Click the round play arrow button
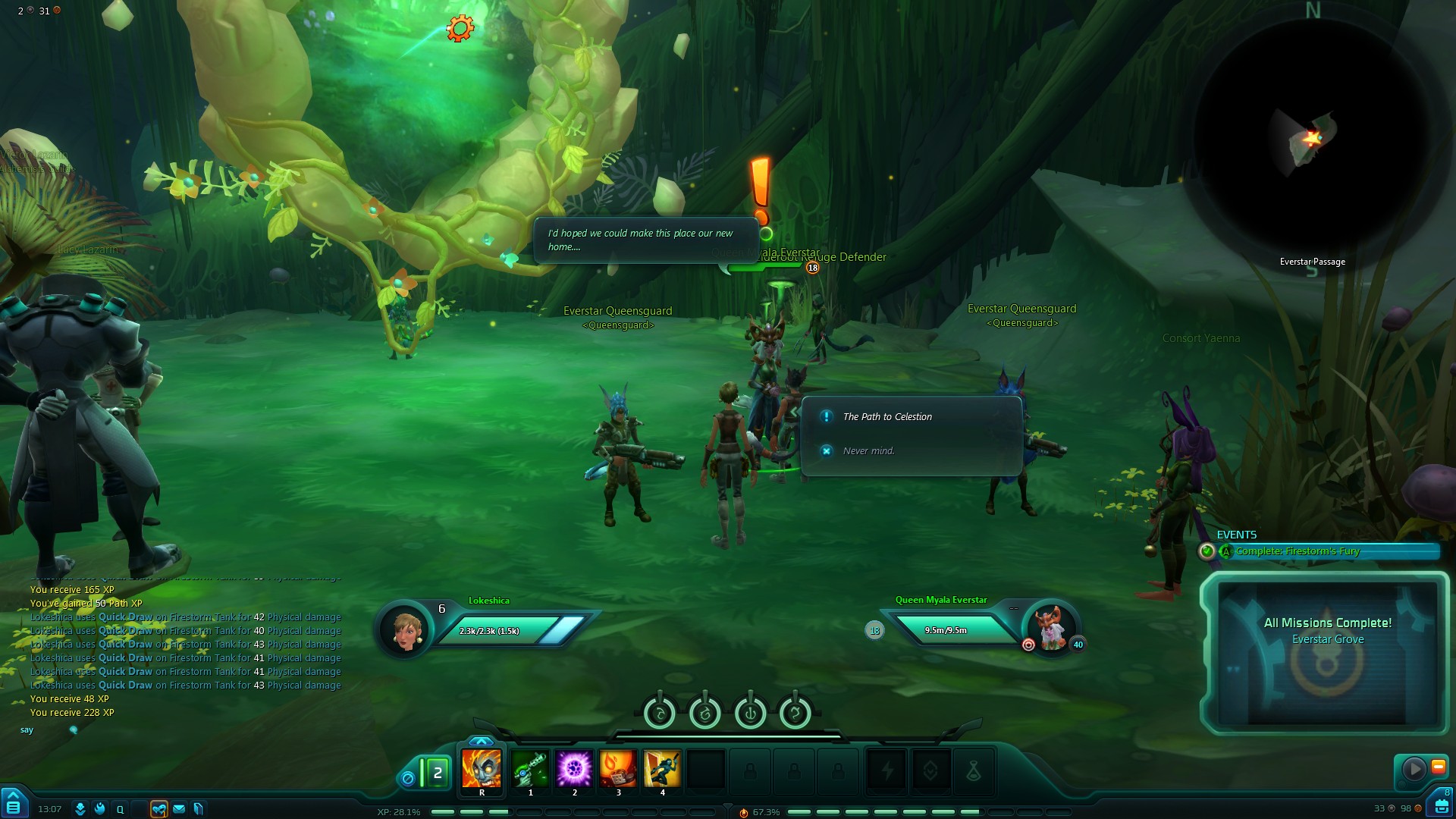This screenshot has height=819, width=1456. pyautogui.click(x=1414, y=769)
